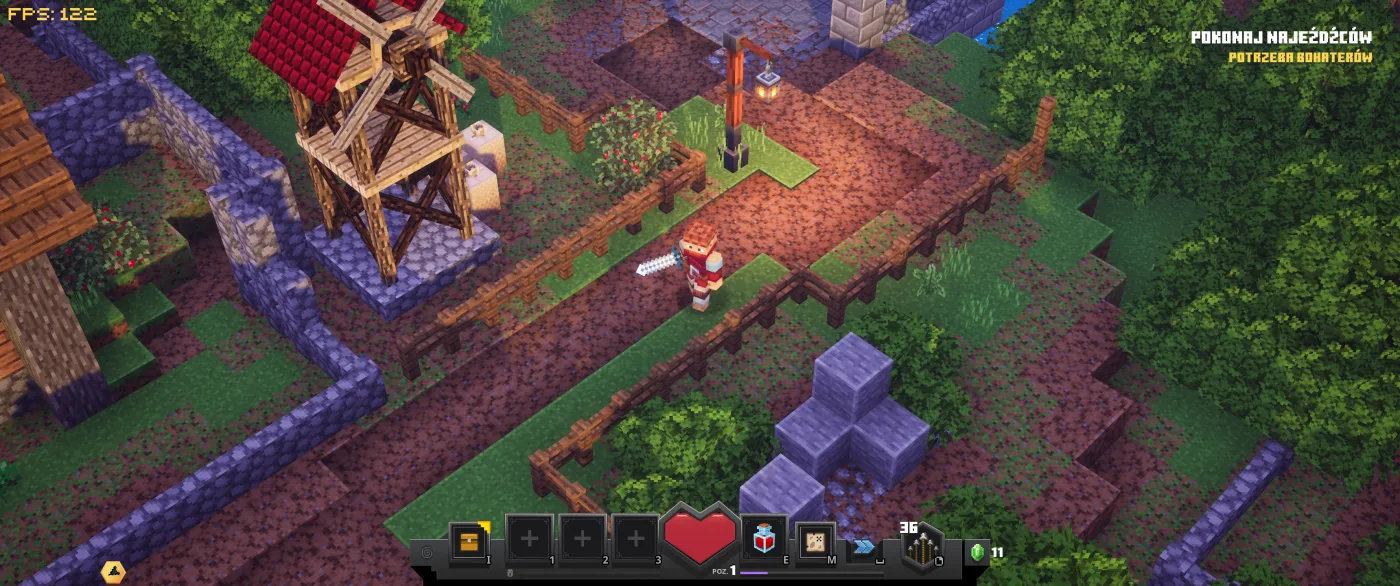Image resolution: width=1400 pixels, height=586 pixels.
Task: Open the map scroll icon
Action: pyautogui.click(x=816, y=541)
